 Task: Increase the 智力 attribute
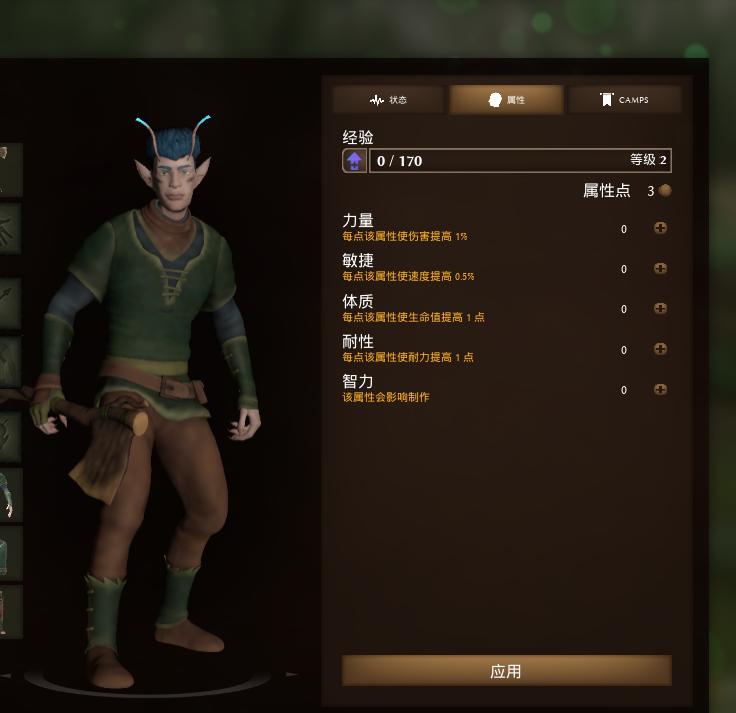pos(660,390)
